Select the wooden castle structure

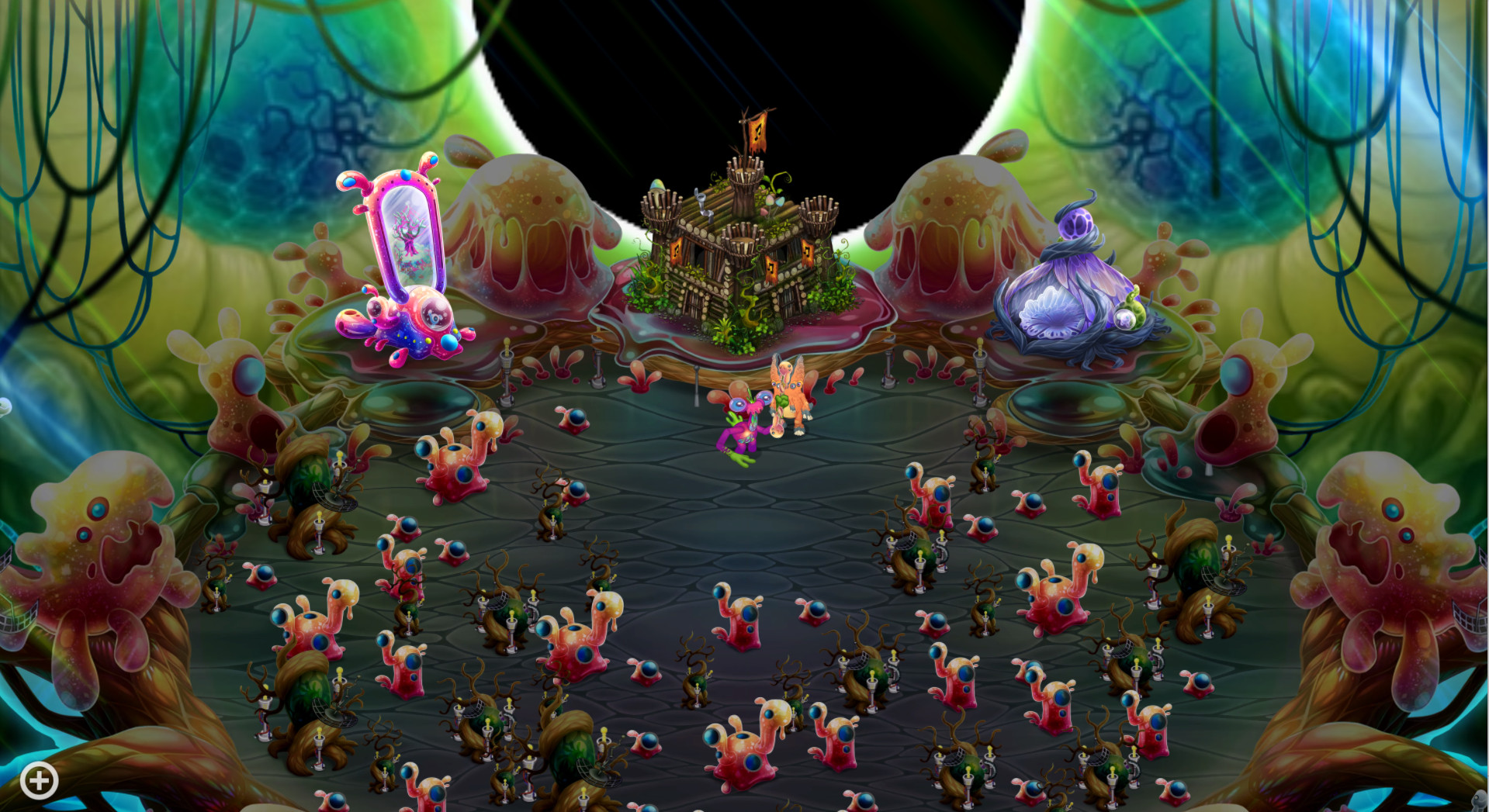coord(741,256)
